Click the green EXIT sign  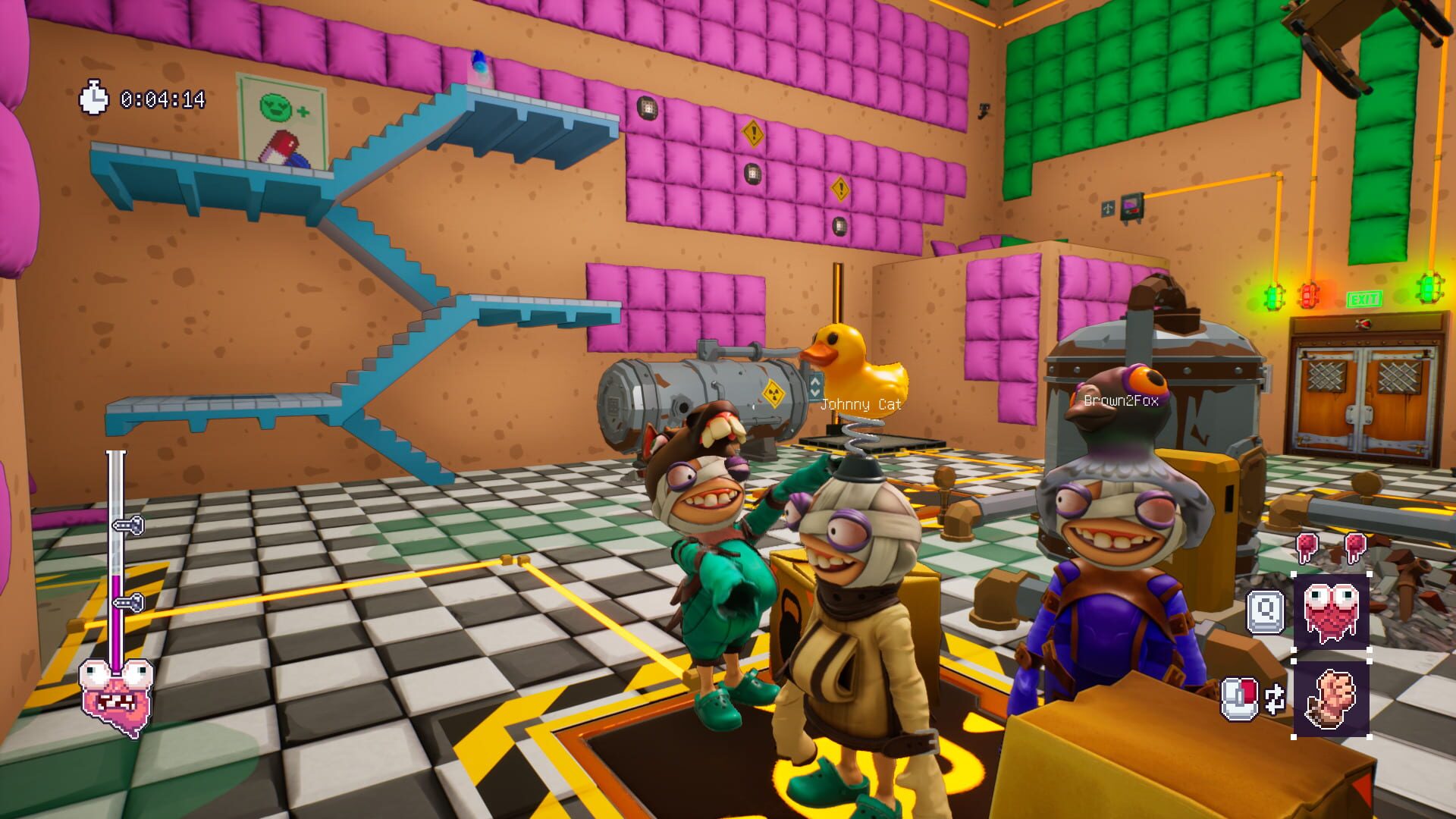(1363, 298)
